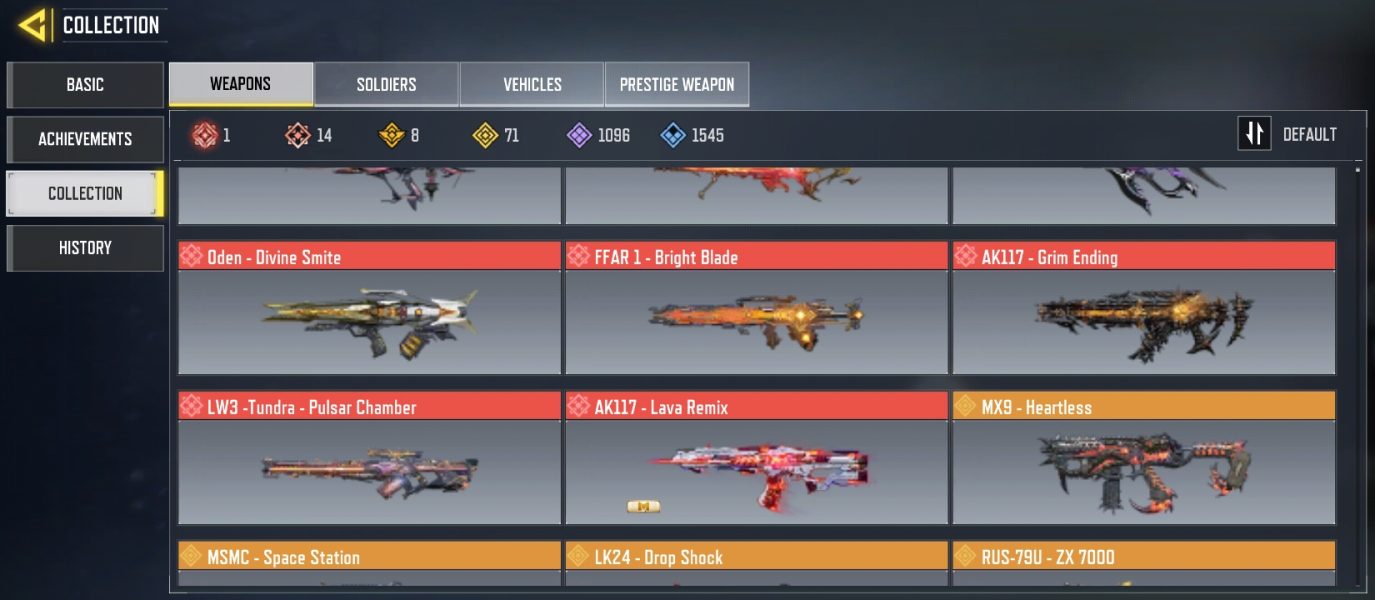
Task: Change the Default sort order
Action: tap(1288, 134)
